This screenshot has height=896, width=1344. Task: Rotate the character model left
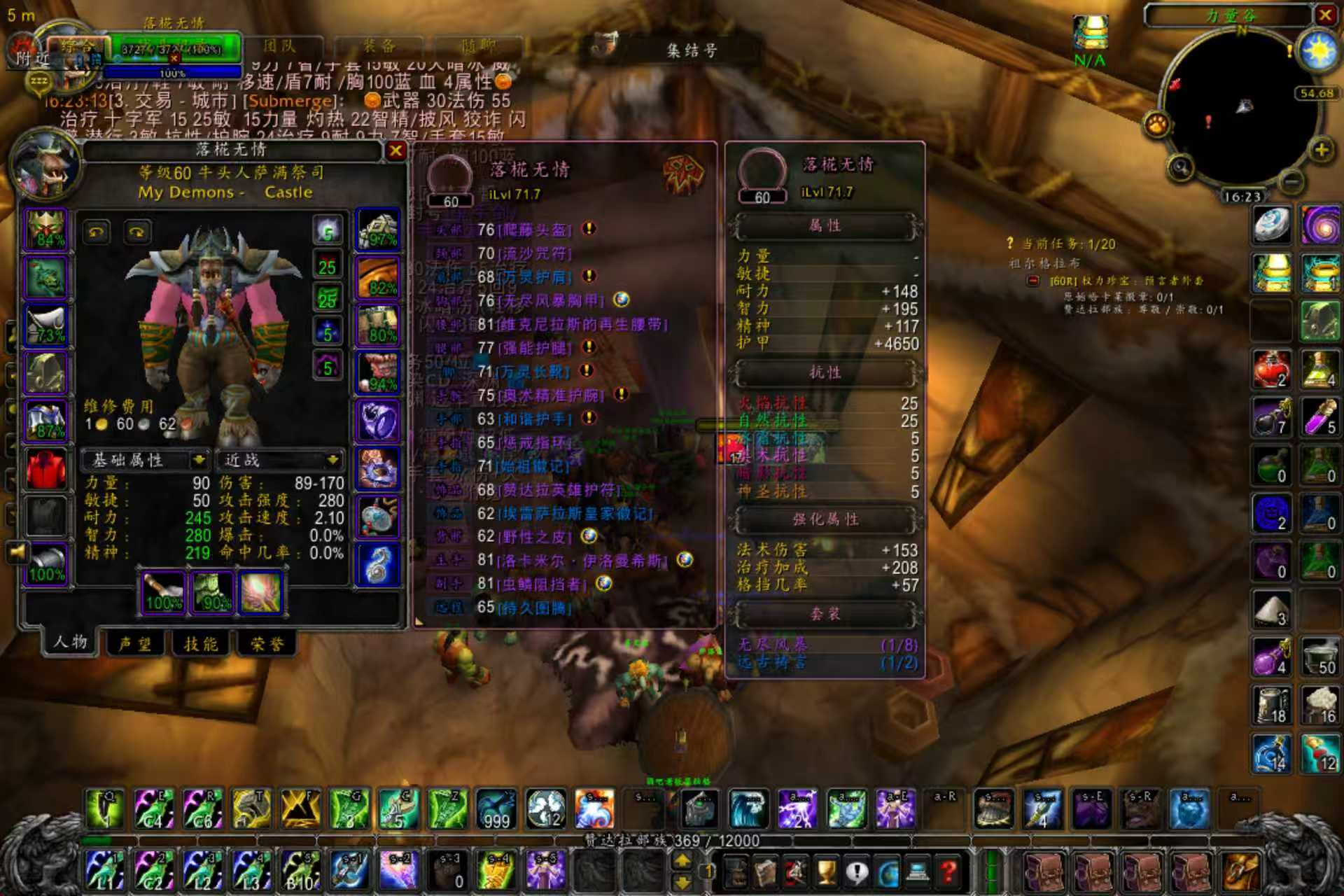(x=97, y=232)
